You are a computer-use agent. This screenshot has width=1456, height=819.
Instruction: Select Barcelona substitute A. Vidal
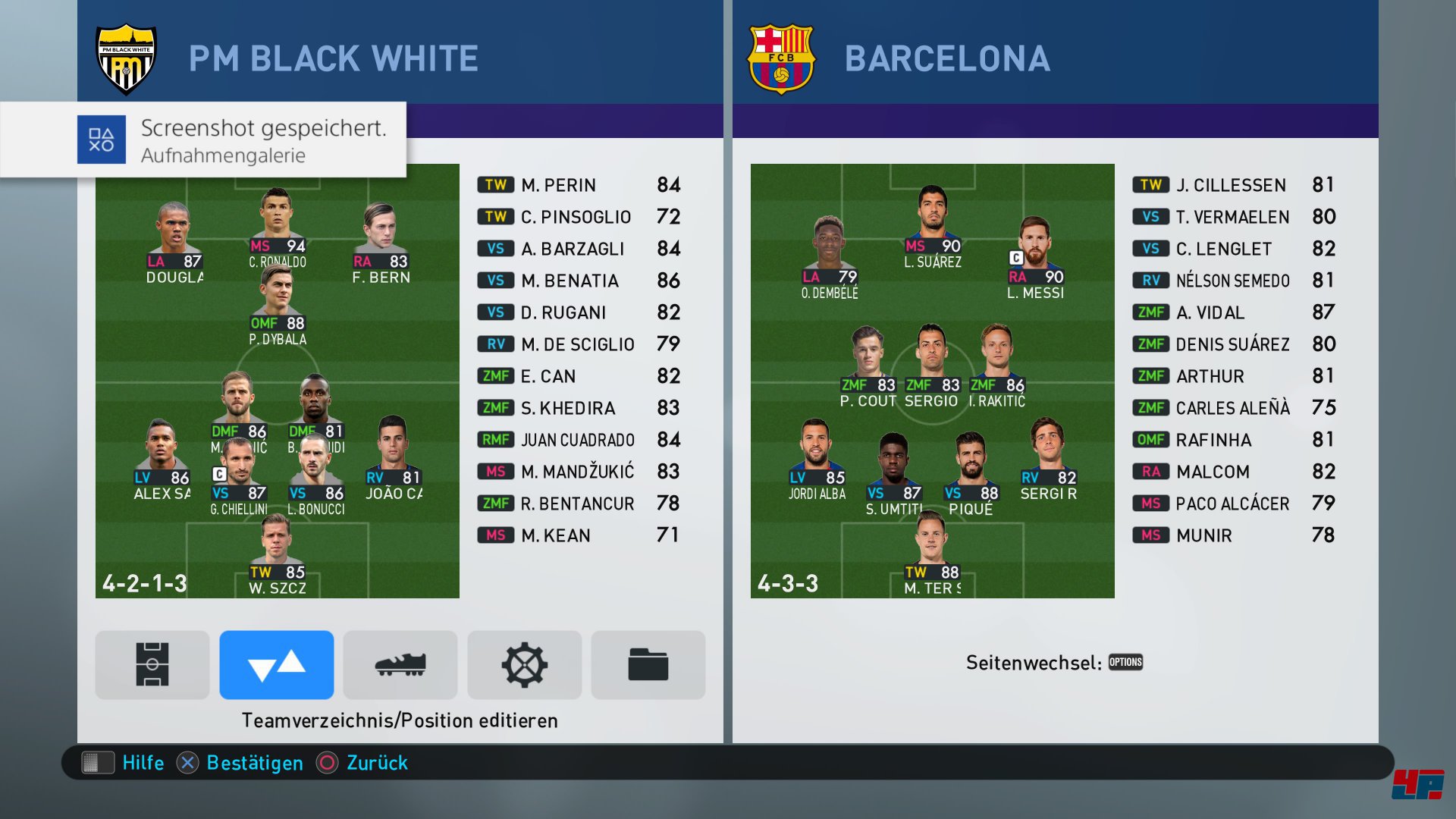[1234, 312]
